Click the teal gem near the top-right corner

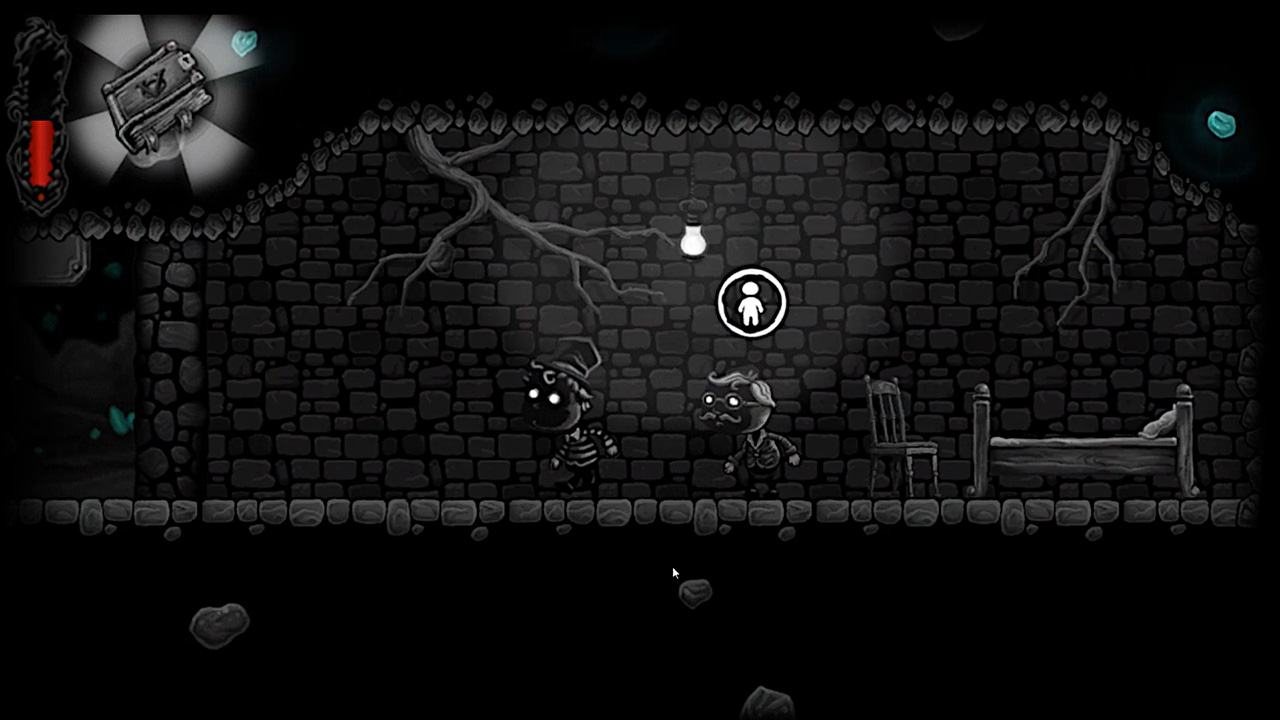coord(1222,123)
